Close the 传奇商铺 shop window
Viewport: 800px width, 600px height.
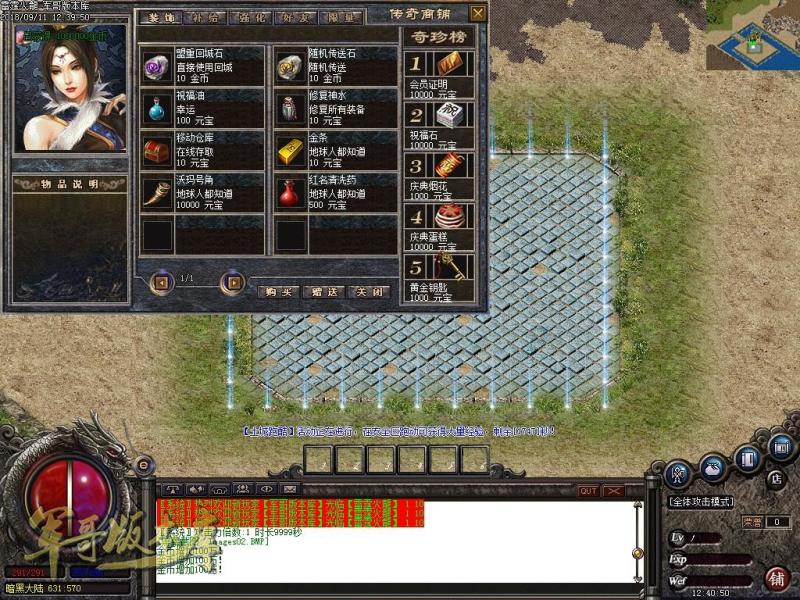(477, 13)
